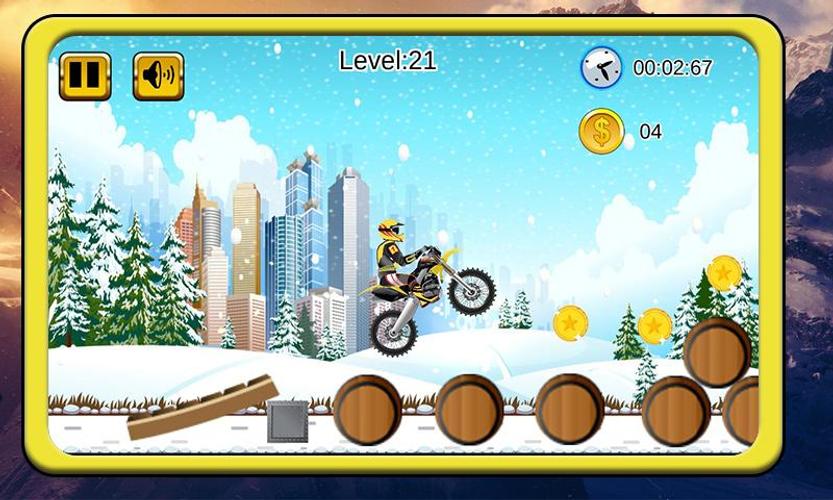The width and height of the screenshot is (833, 500).
Task: Toggle sound with the speaker button
Action: [x=158, y=76]
